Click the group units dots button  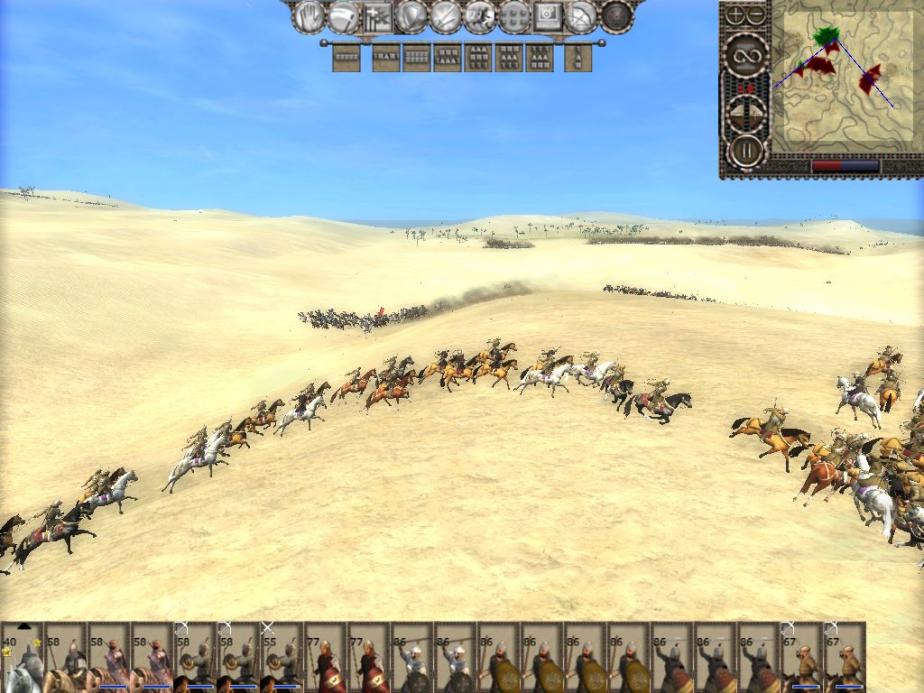513,16
